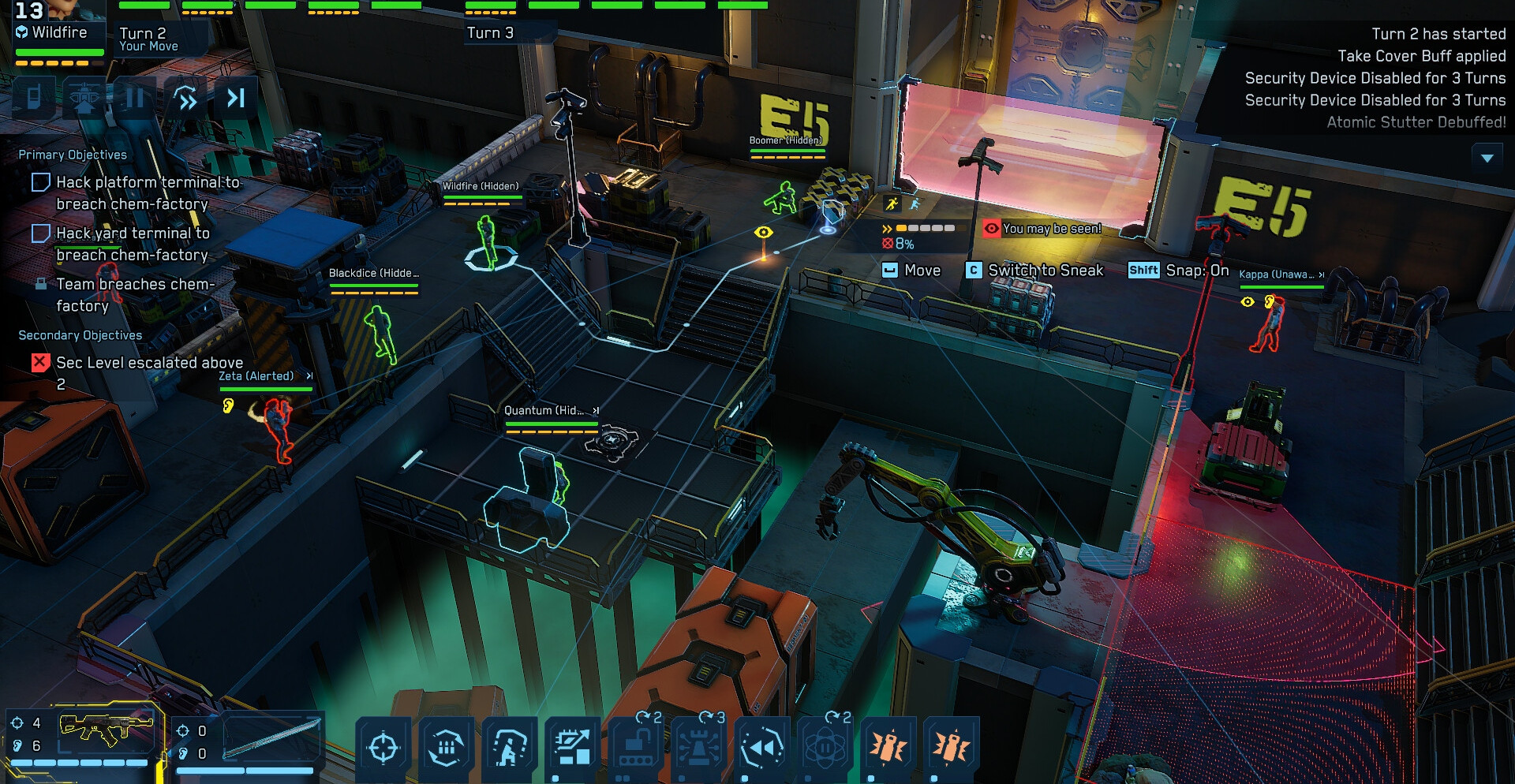The width and height of the screenshot is (1515, 784).
Task: Select the atom pause stutter ability
Action: 825,747
